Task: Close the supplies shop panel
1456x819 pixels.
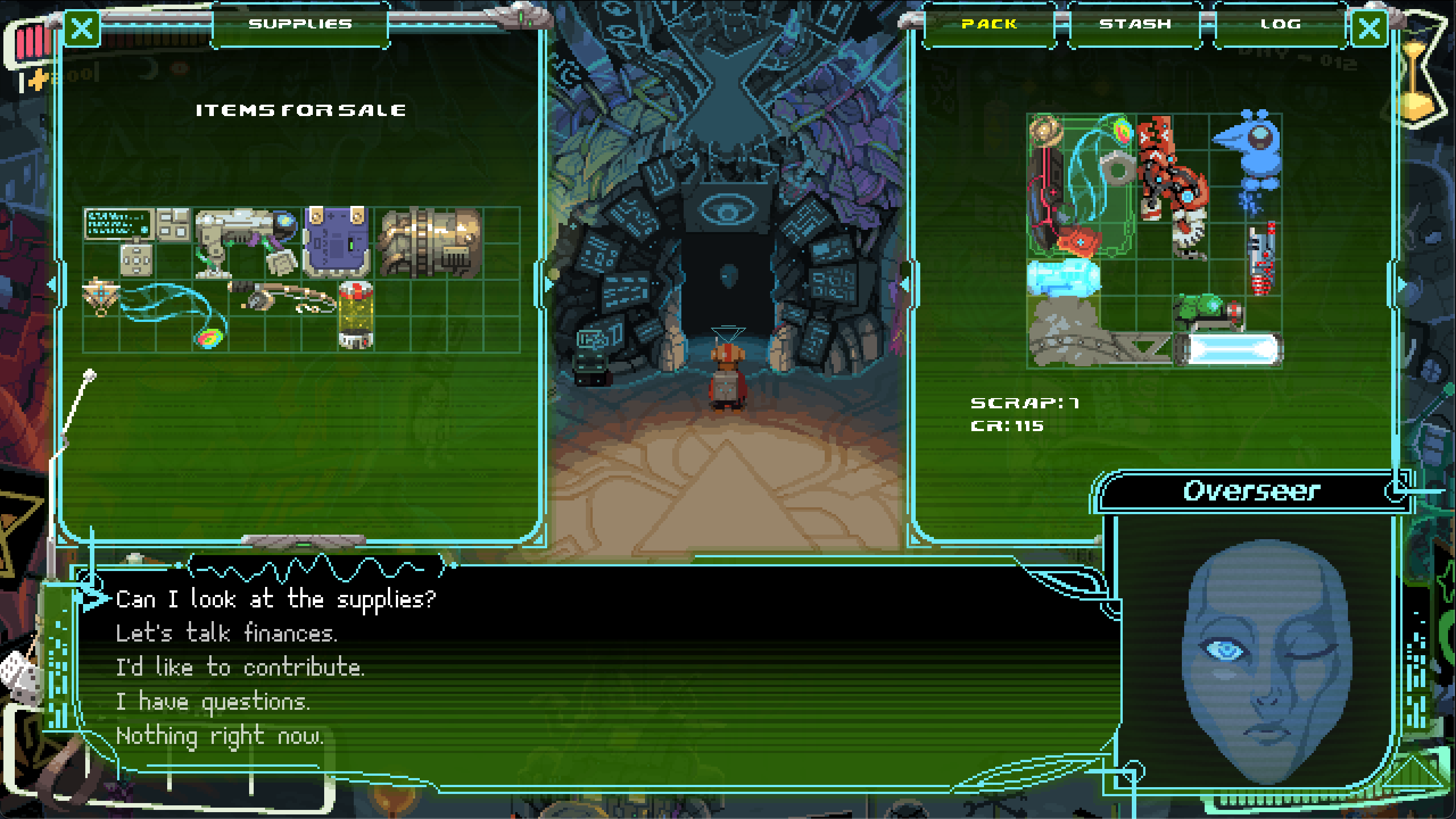Action: (82, 28)
